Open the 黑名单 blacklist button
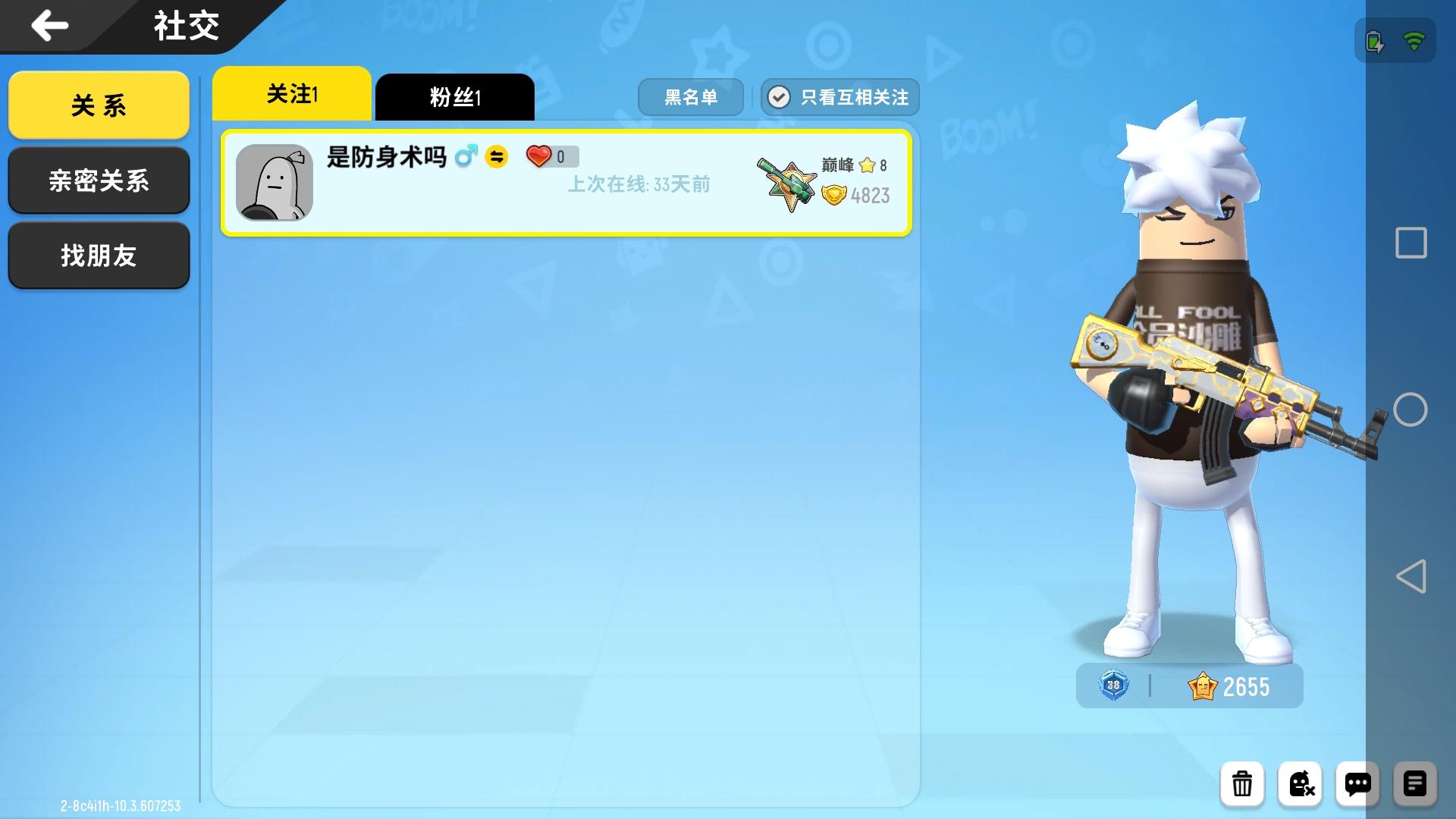This screenshot has height=819, width=1456. (691, 97)
